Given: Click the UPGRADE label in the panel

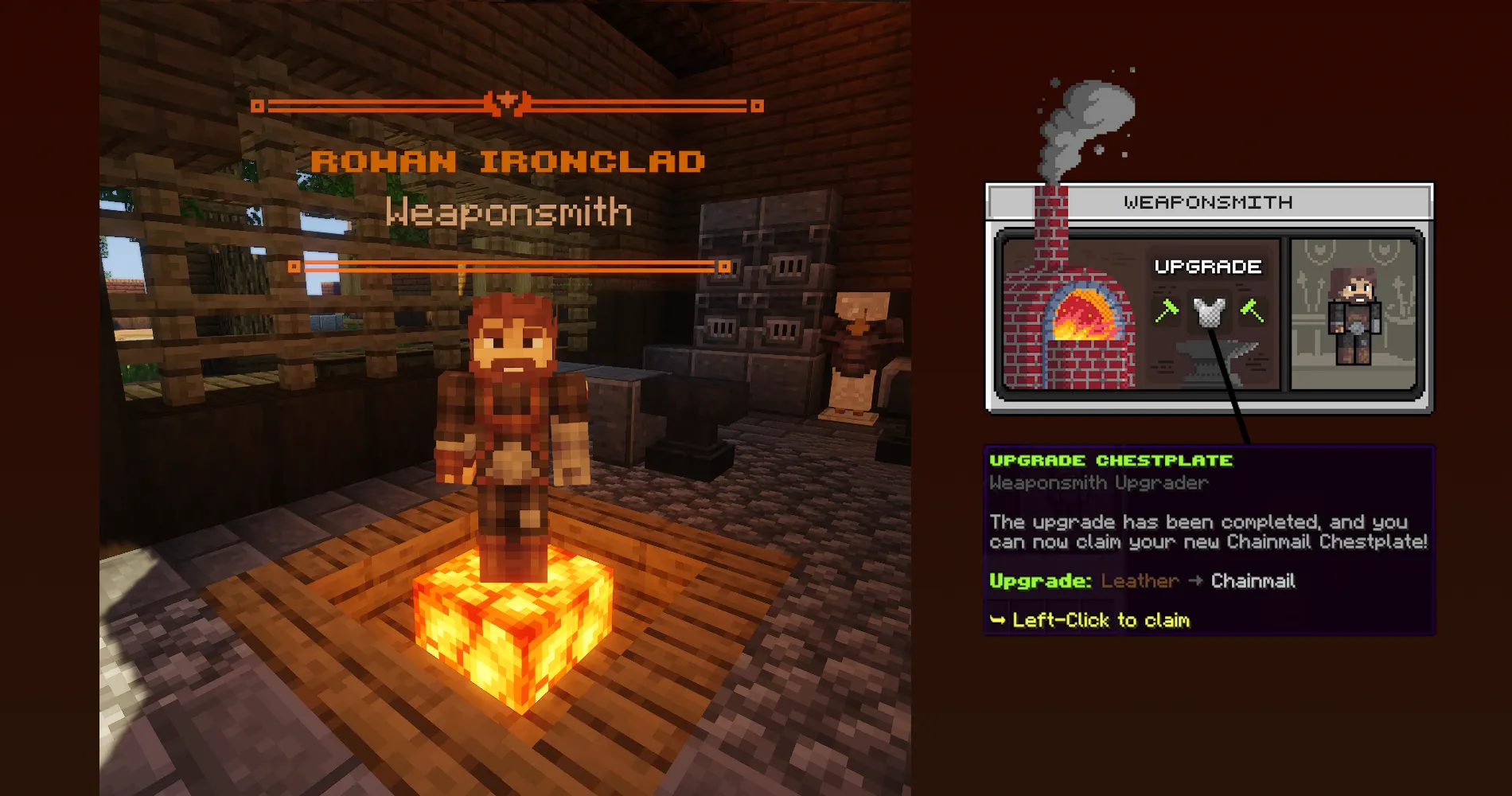Looking at the screenshot, I should click(x=1207, y=266).
